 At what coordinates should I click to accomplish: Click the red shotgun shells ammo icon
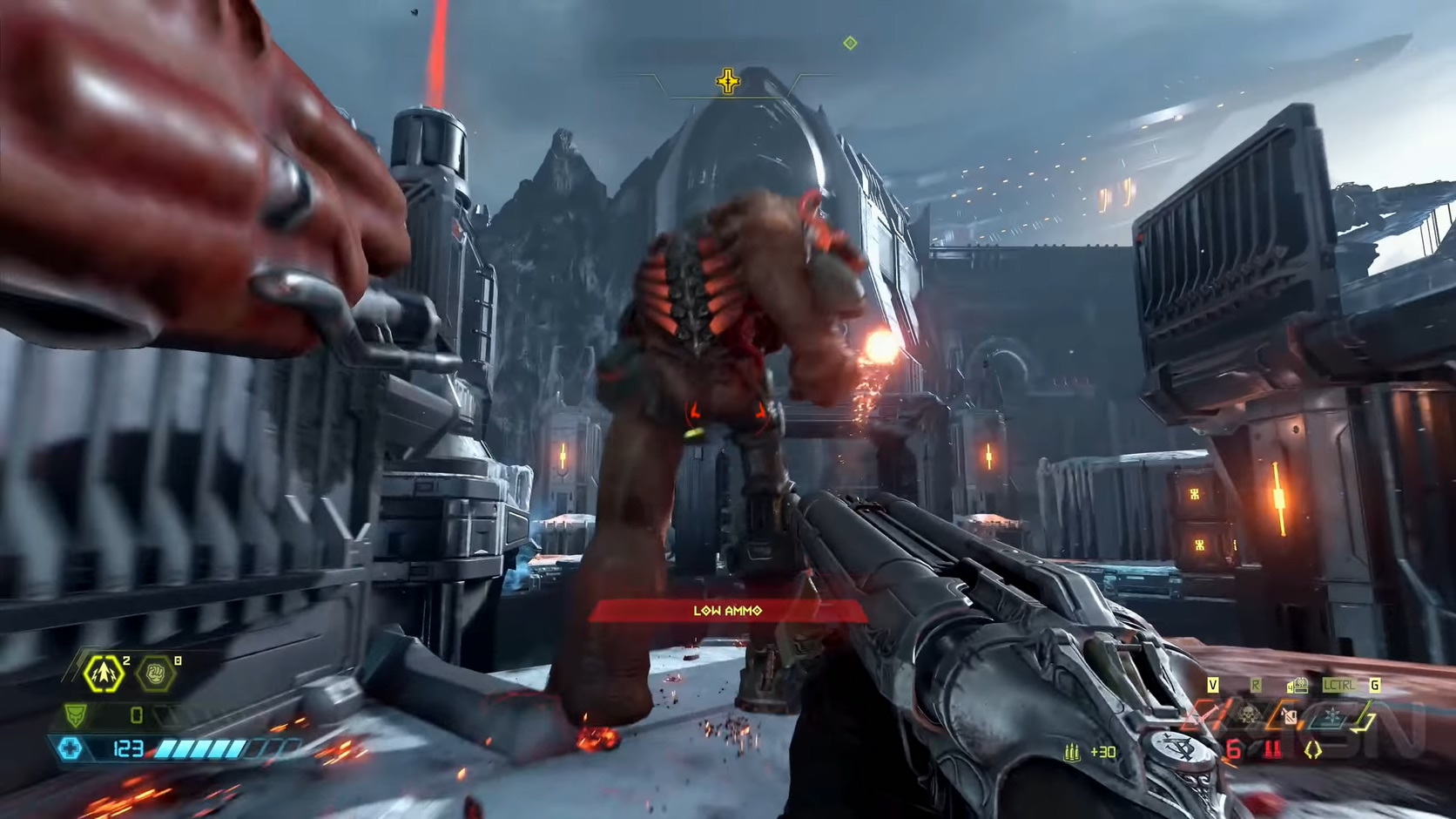[x=1273, y=749]
